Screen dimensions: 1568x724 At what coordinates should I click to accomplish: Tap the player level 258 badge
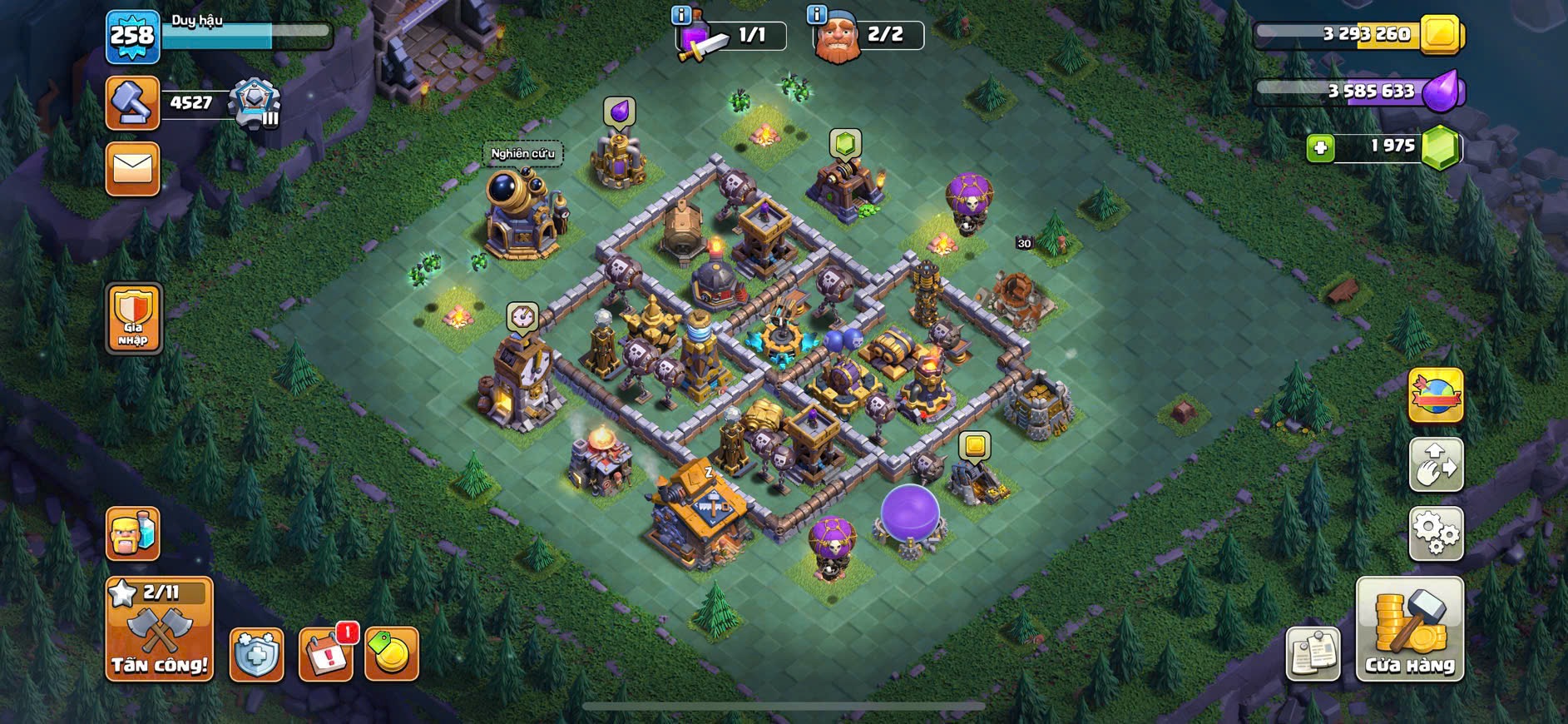(133, 37)
